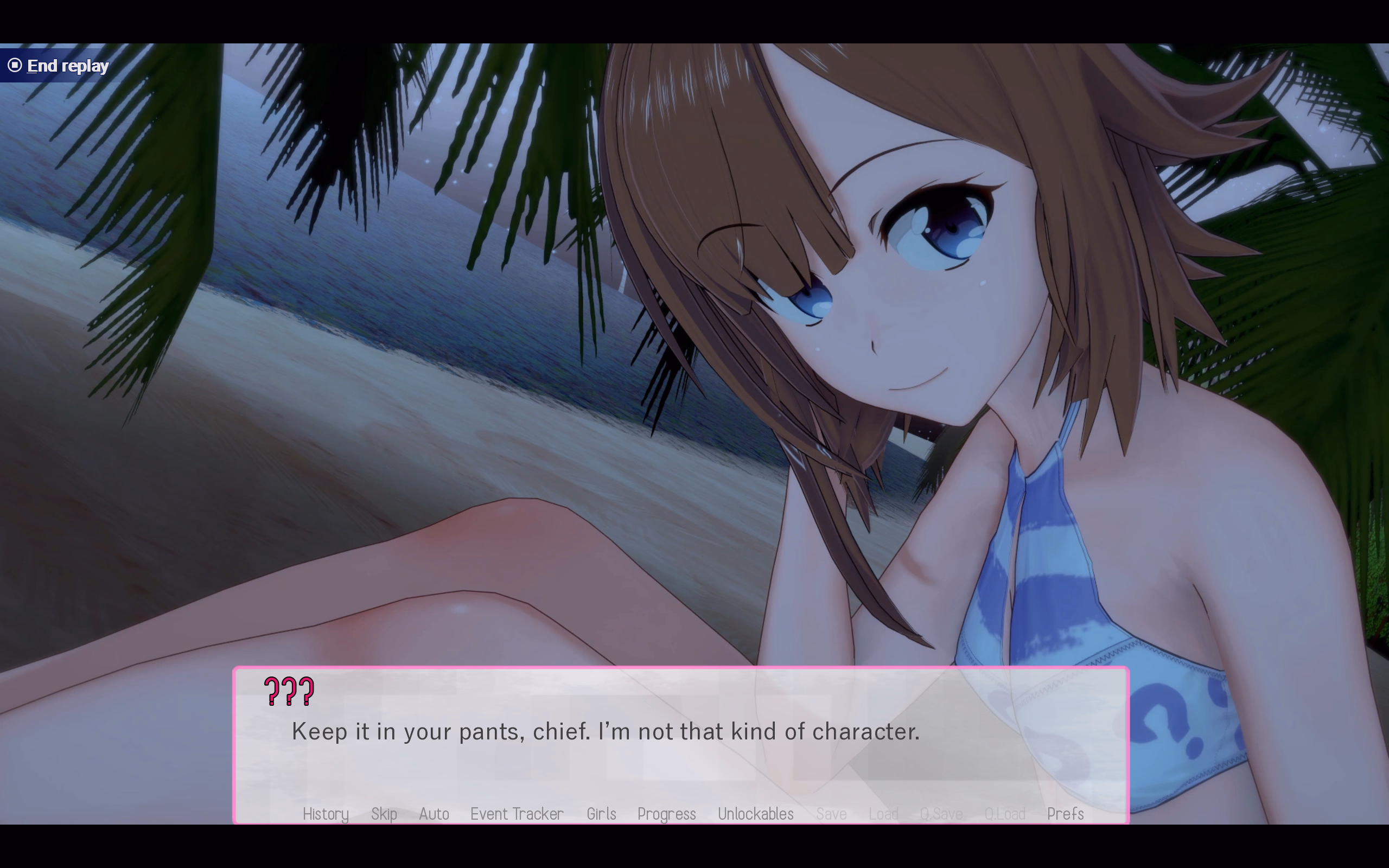1389x868 pixels.
Task: Toggle Auto advance mode
Action: 434,814
